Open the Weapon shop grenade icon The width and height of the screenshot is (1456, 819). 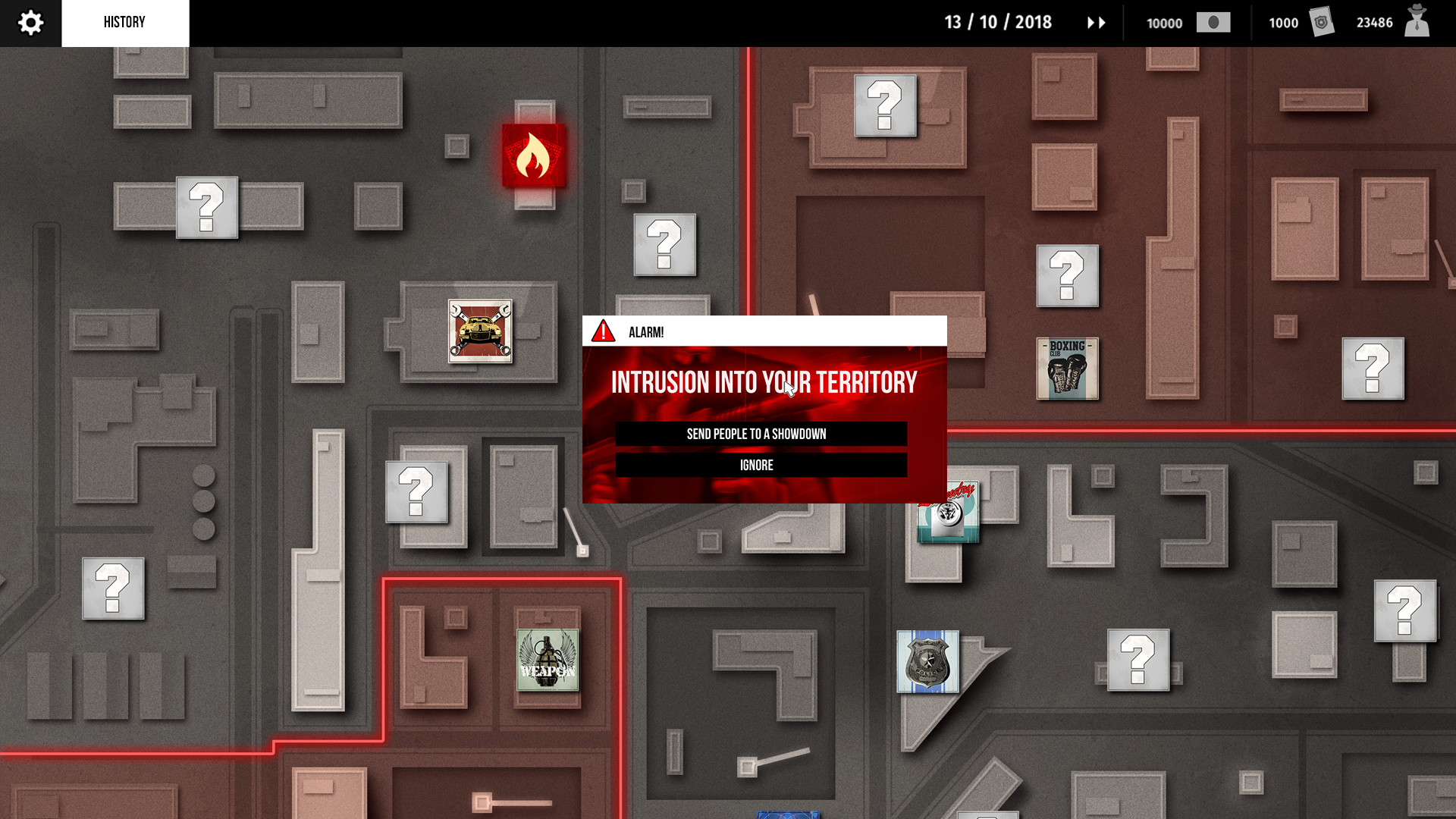pos(548,661)
